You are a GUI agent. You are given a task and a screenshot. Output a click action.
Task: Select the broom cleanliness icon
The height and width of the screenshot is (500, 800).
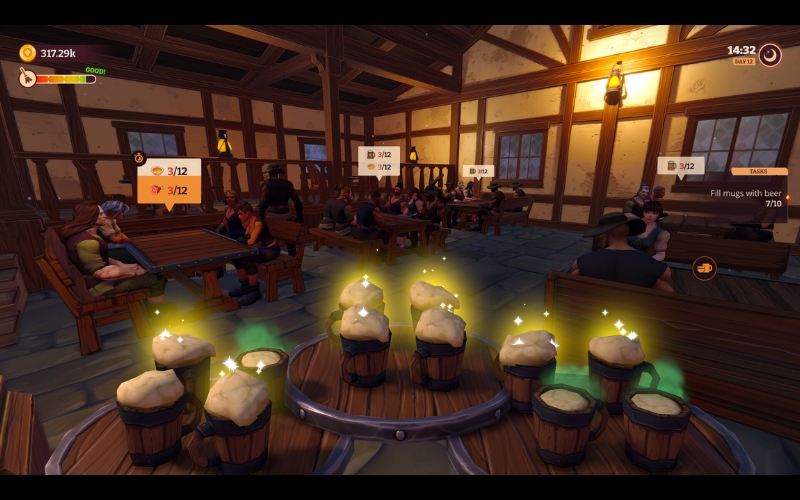pos(27,77)
